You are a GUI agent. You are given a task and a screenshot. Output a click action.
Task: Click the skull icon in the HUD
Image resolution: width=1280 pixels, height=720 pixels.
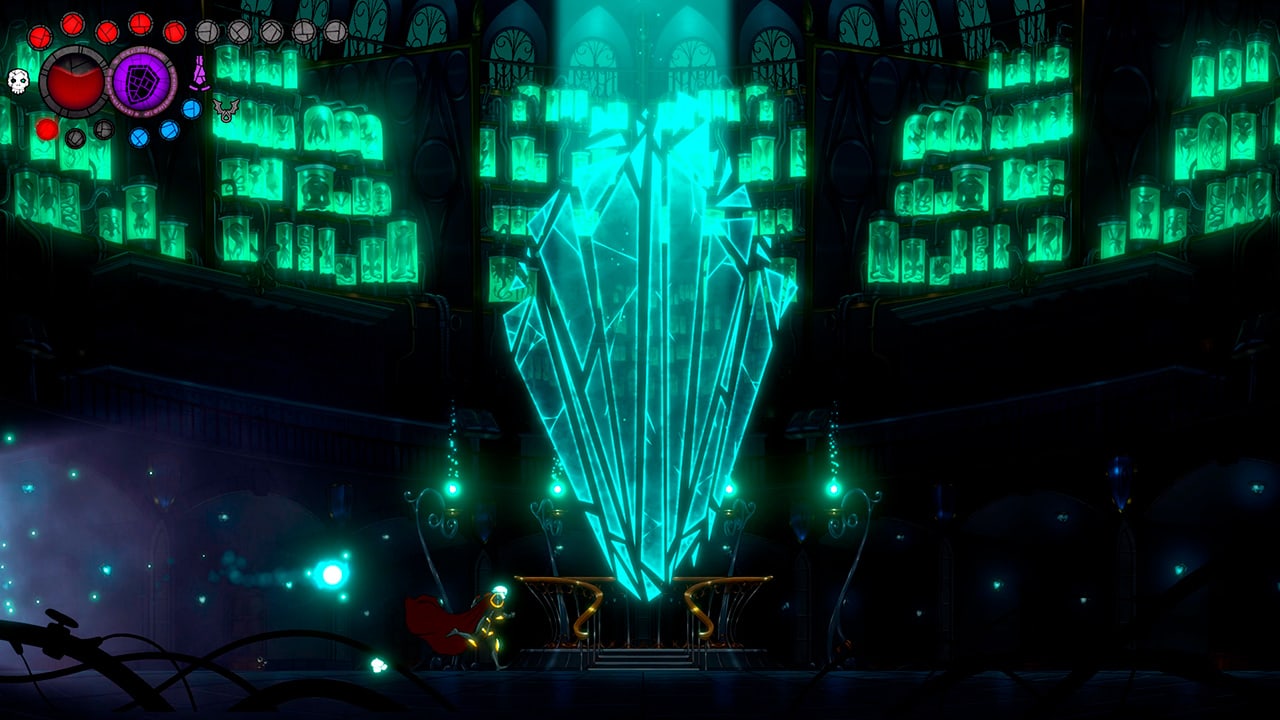[17, 82]
